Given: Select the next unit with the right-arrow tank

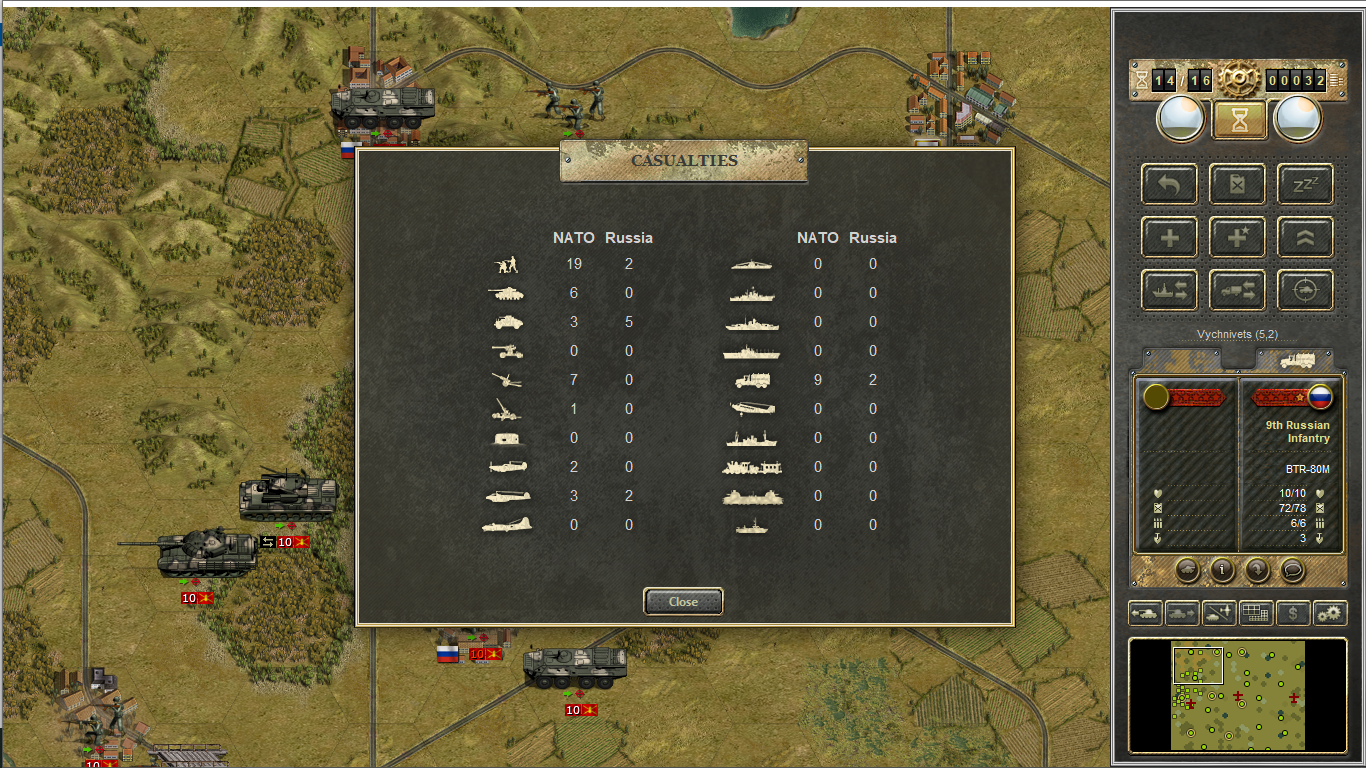Looking at the screenshot, I should pyautogui.click(x=1182, y=613).
